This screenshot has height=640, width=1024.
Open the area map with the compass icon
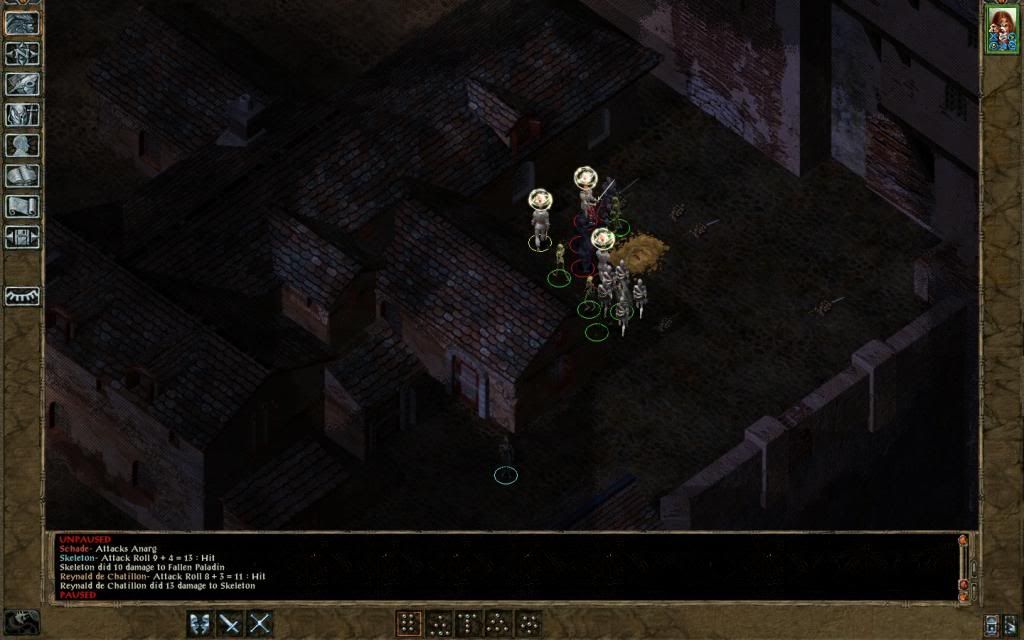(x=22, y=53)
